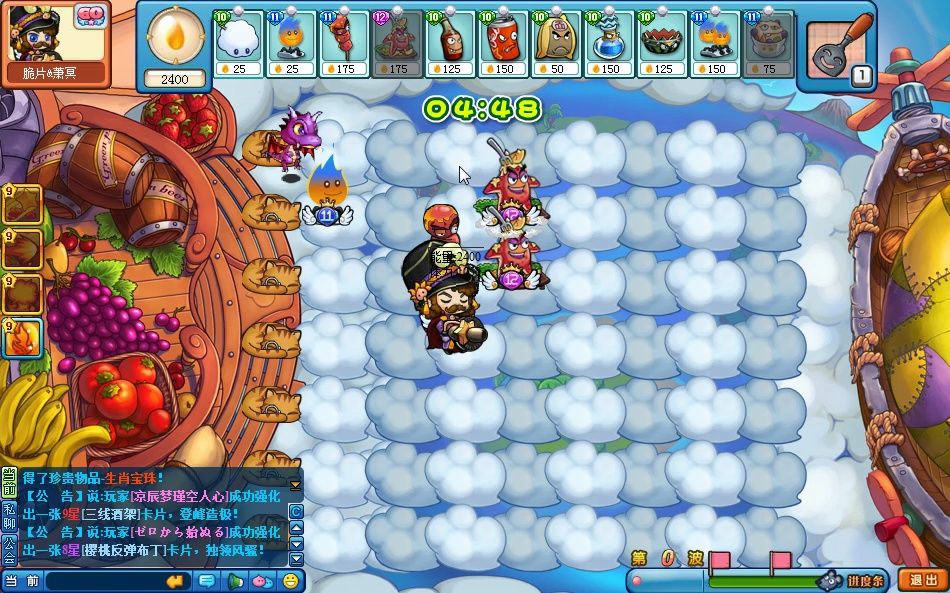The width and height of the screenshot is (950, 593).
Task: Select the angry bread loaf card costing 50
Action: click(555, 44)
